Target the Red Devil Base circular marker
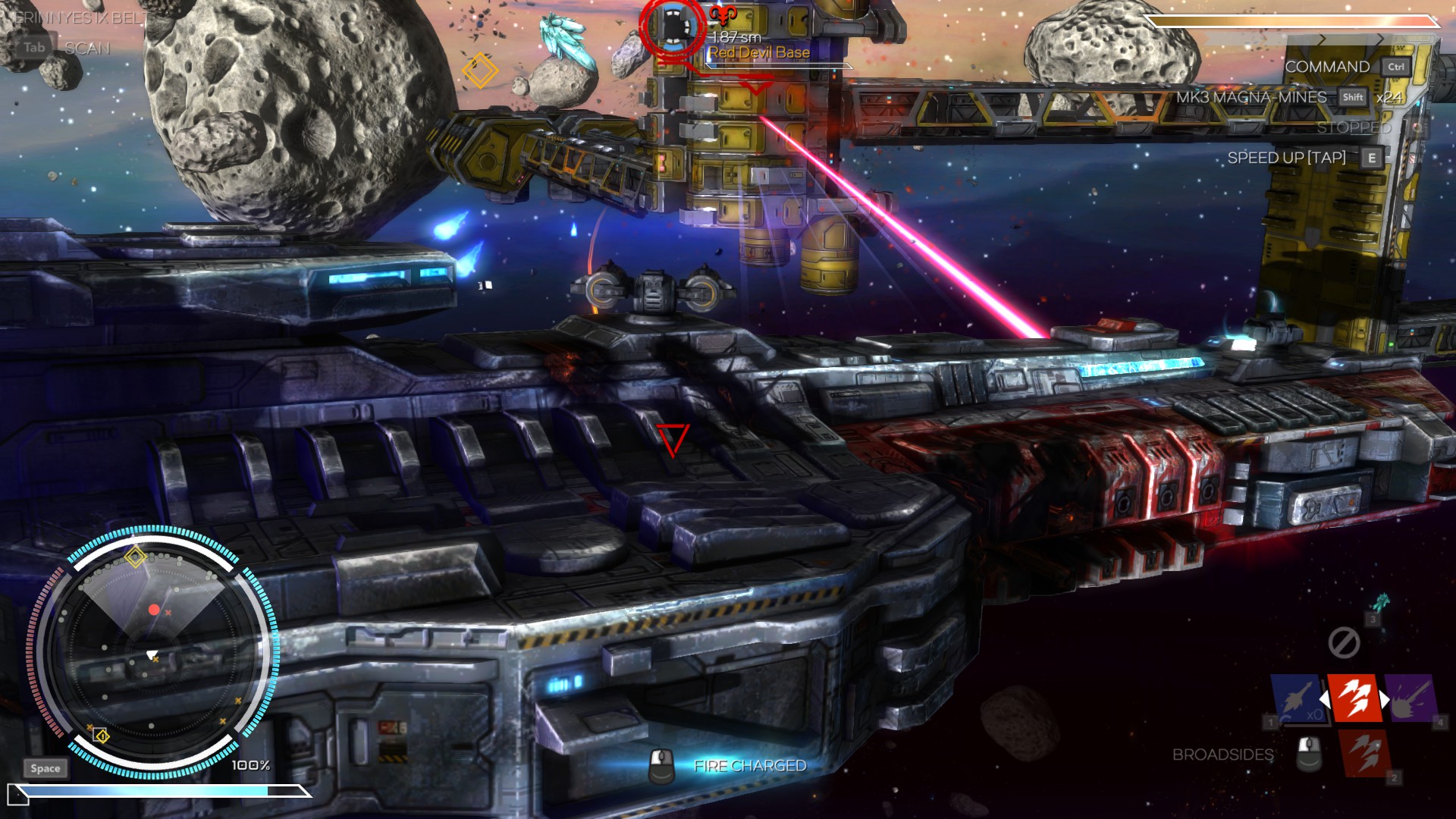The image size is (1456, 819). (x=672, y=28)
